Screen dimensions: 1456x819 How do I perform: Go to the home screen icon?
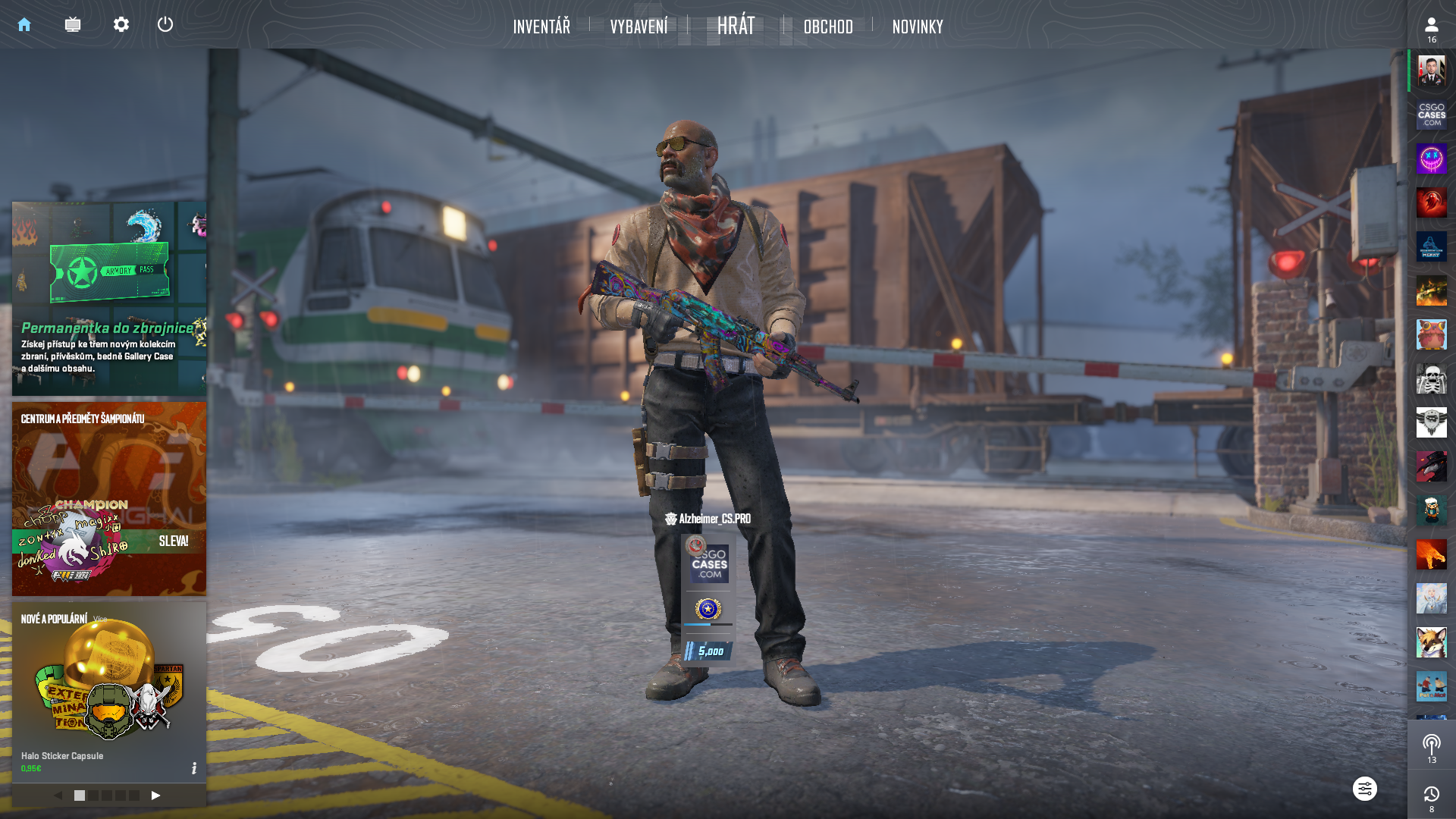pos(24,25)
